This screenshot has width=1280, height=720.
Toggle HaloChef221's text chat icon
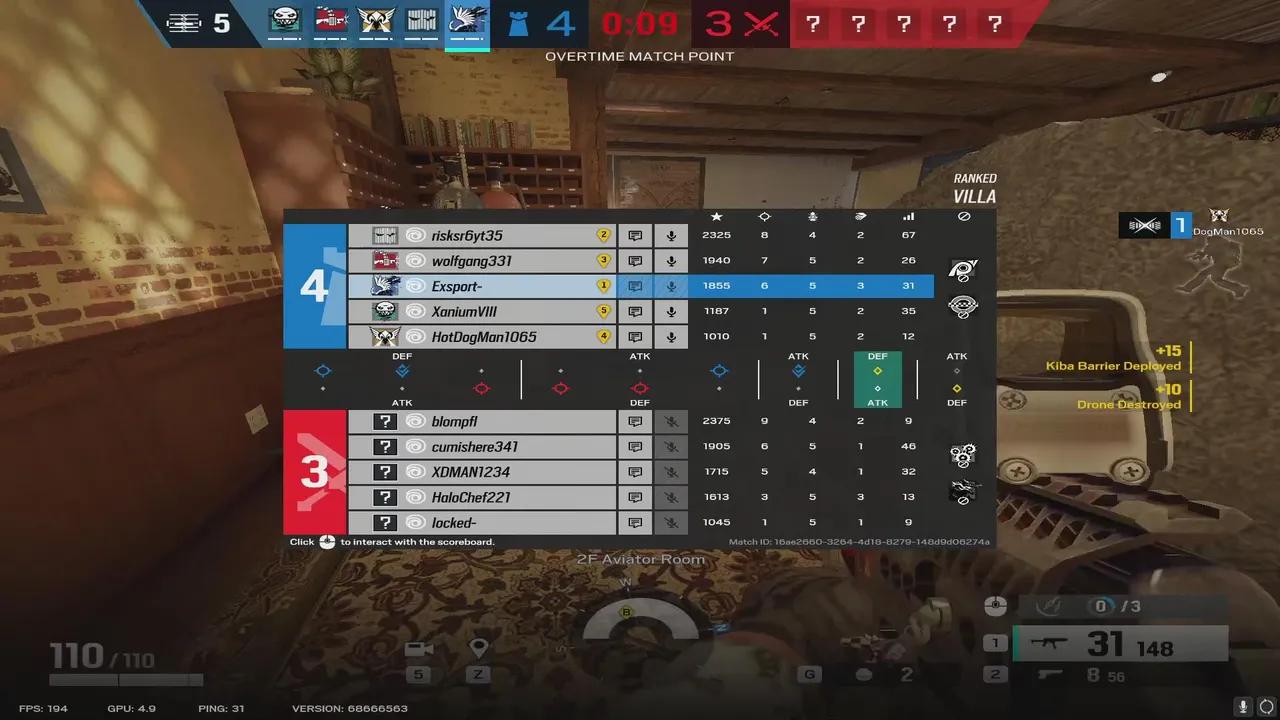coord(635,497)
